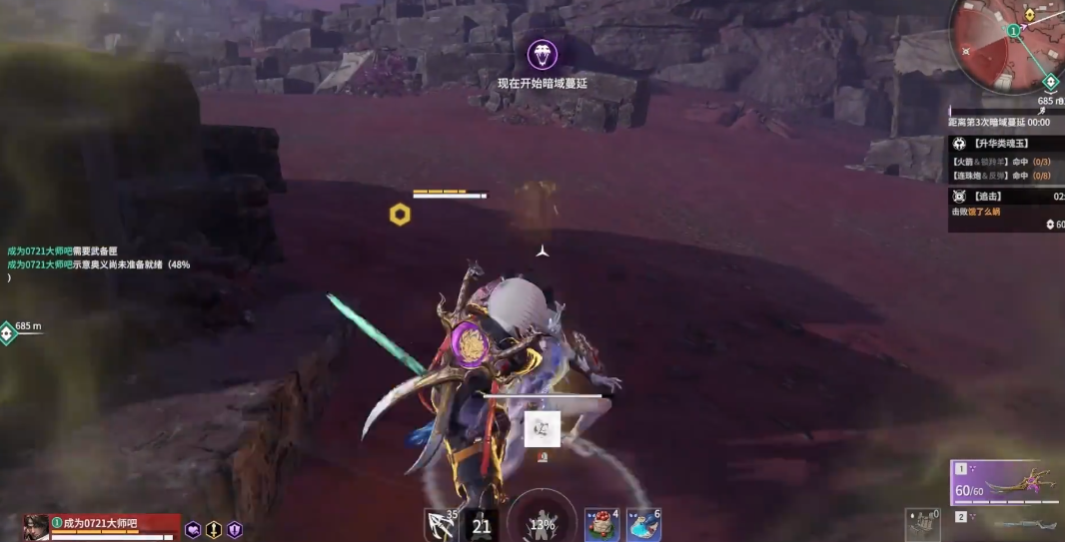Select weapon slot 1 with the purple bow

coord(1007,484)
